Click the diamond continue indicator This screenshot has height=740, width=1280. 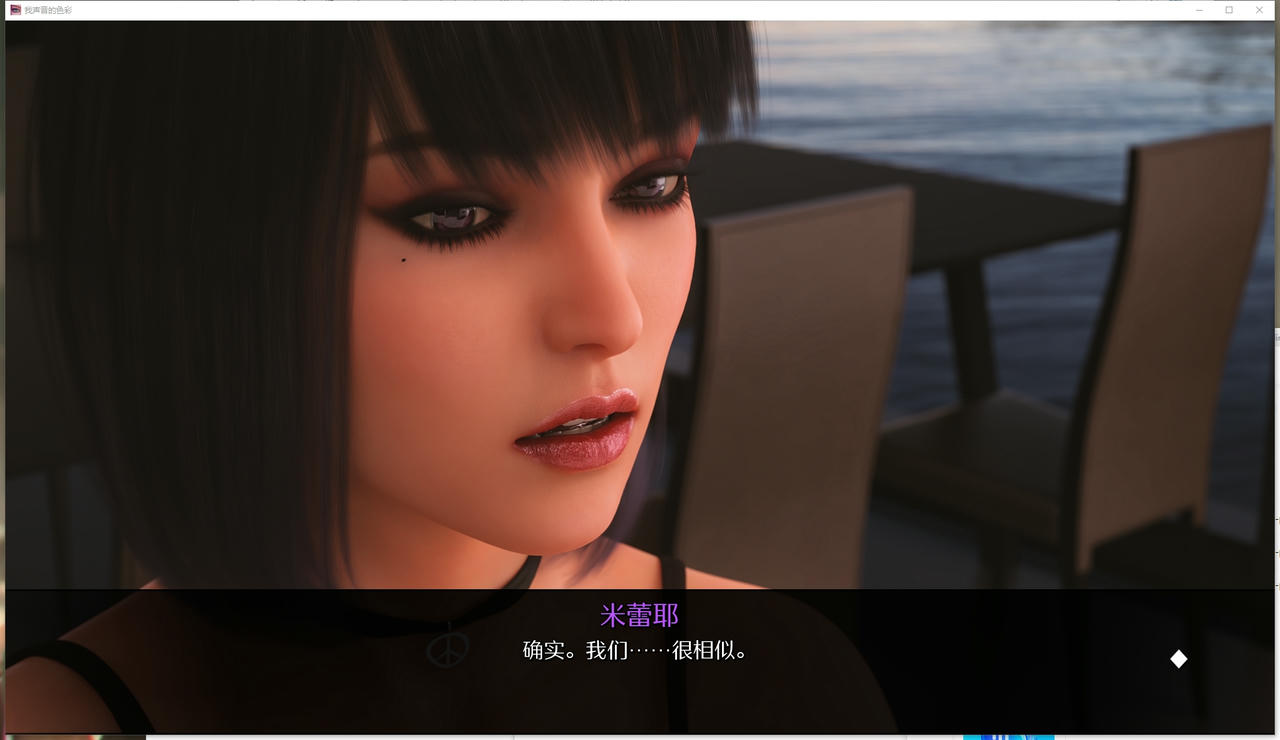click(x=1178, y=658)
